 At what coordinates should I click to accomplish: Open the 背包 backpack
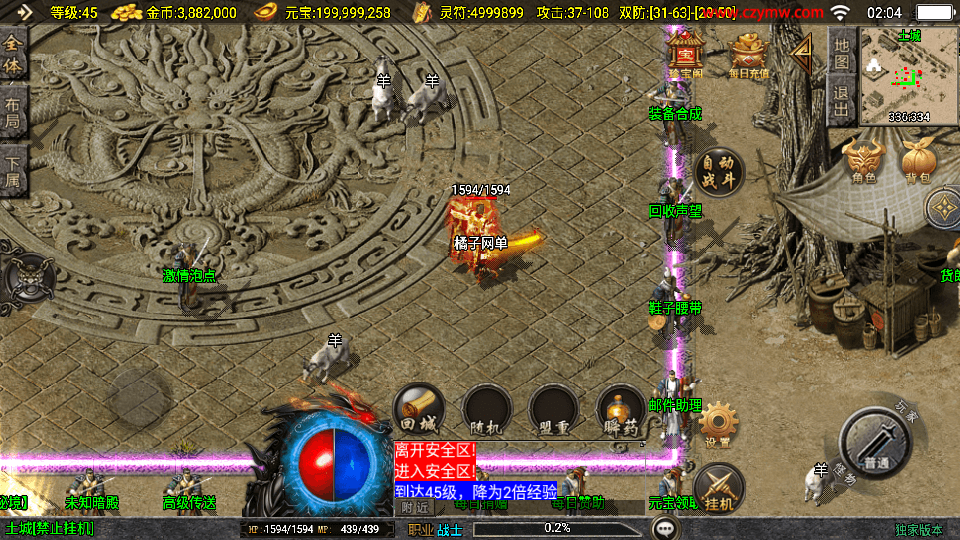click(x=918, y=160)
